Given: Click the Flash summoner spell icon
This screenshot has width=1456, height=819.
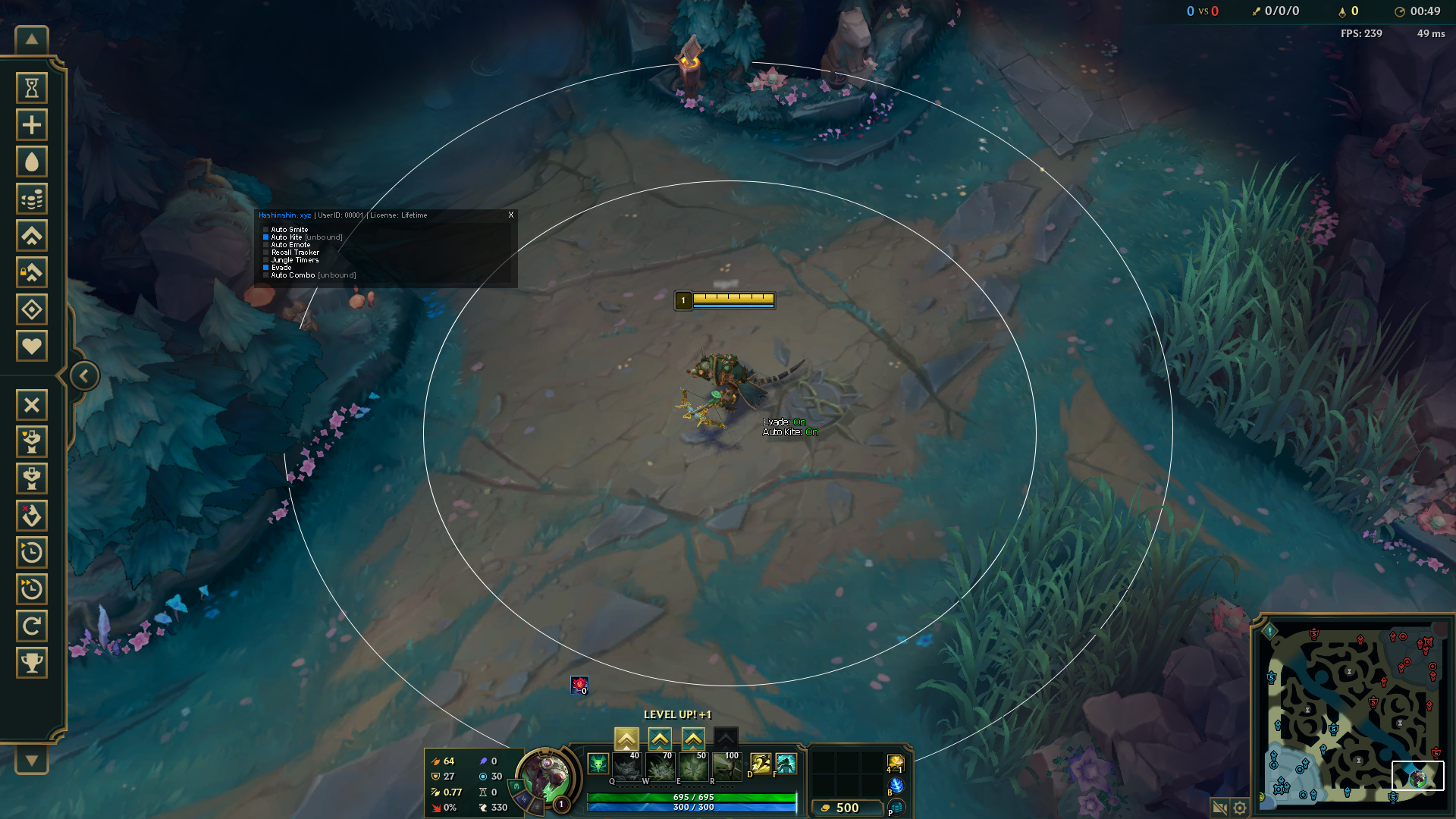Looking at the screenshot, I should [786, 763].
